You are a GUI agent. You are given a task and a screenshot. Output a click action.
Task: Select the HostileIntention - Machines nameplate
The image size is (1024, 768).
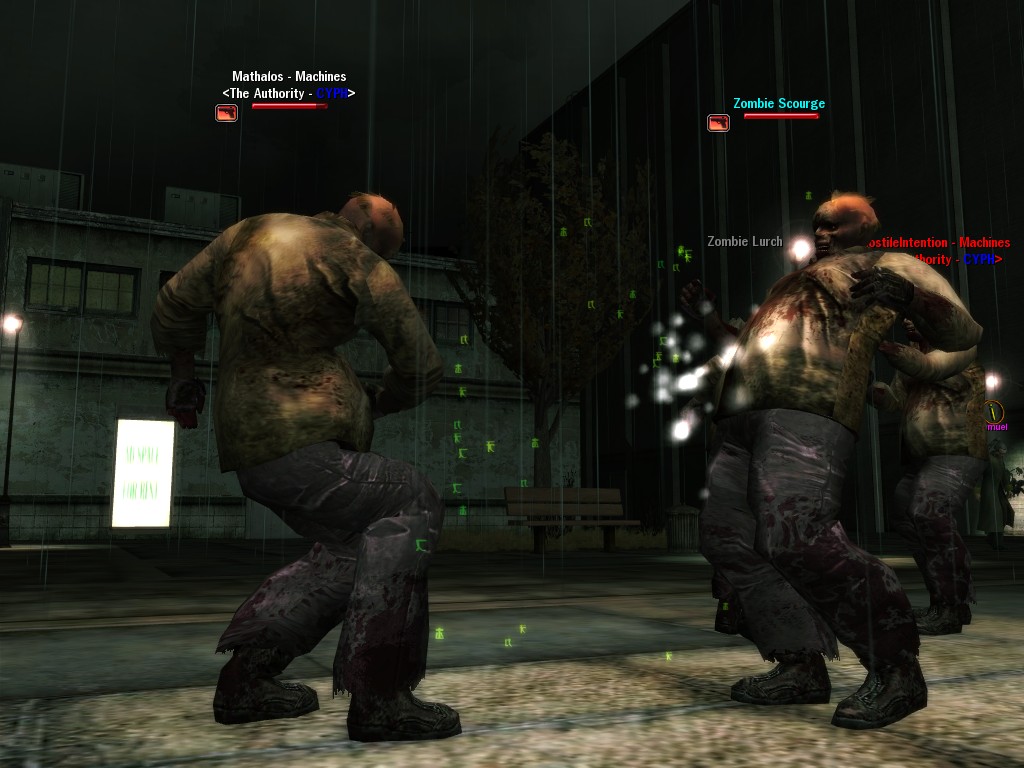938,243
